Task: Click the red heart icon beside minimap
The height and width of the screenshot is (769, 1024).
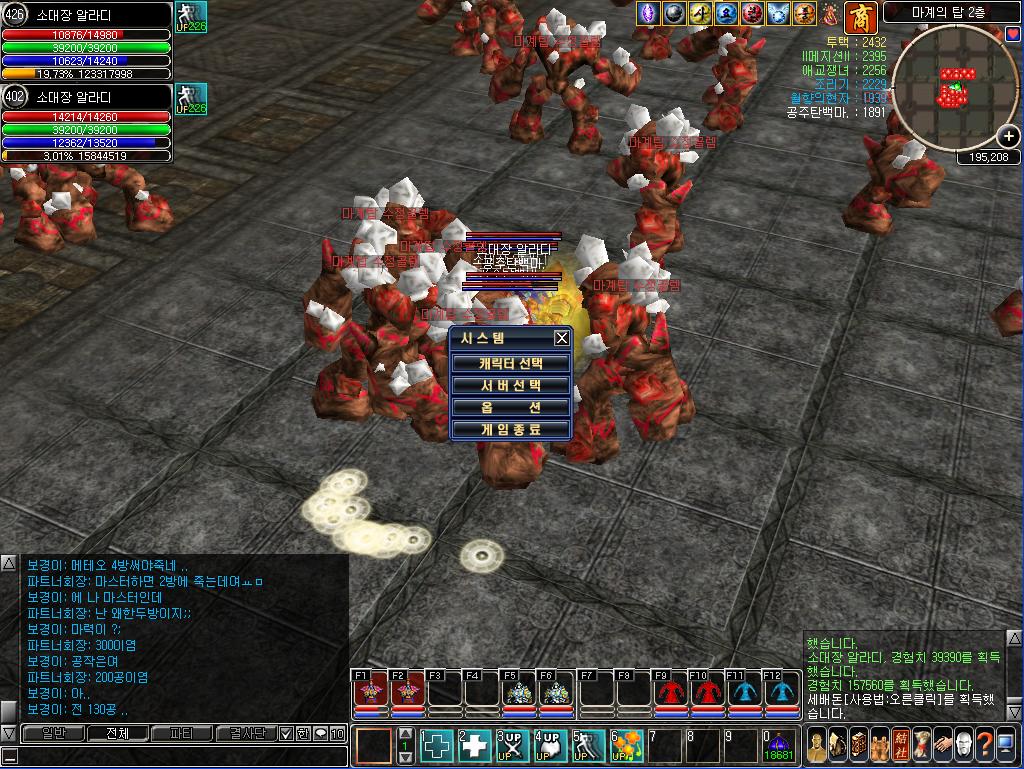Action: [1013, 34]
